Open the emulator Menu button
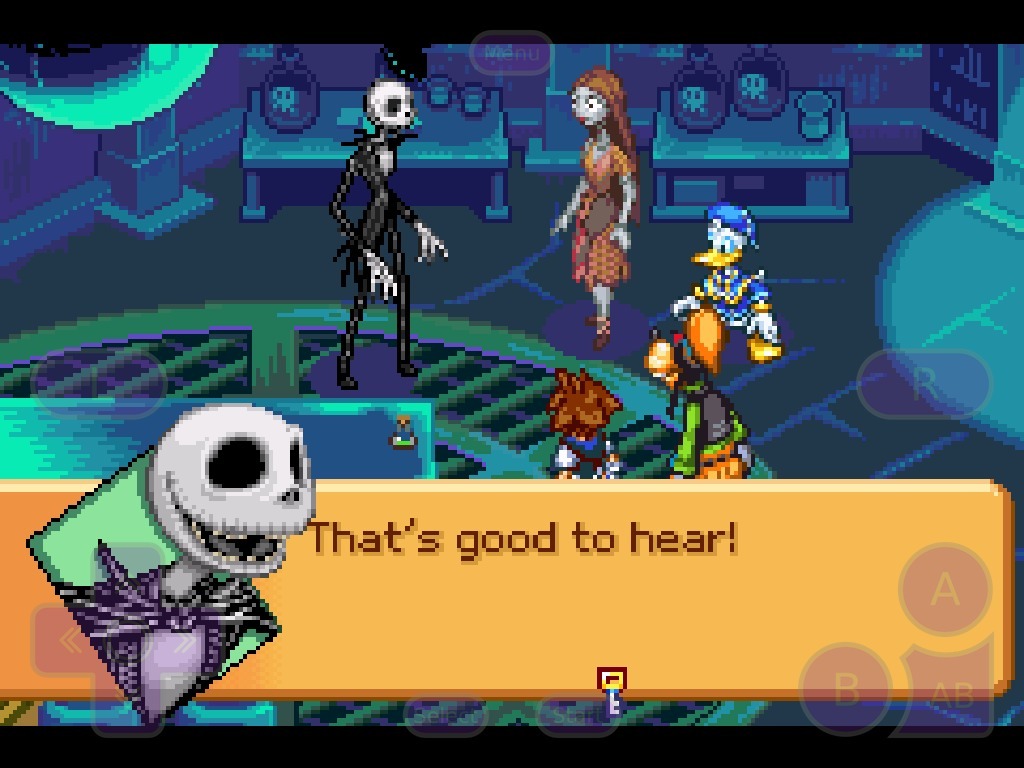 coord(511,53)
